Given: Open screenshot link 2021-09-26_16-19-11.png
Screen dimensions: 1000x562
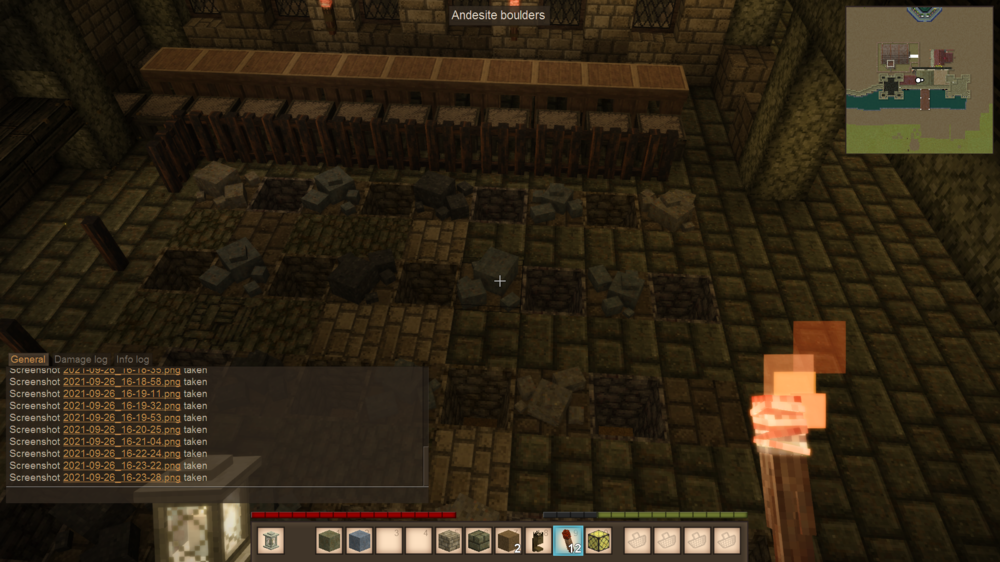Looking at the screenshot, I should coord(122,394).
